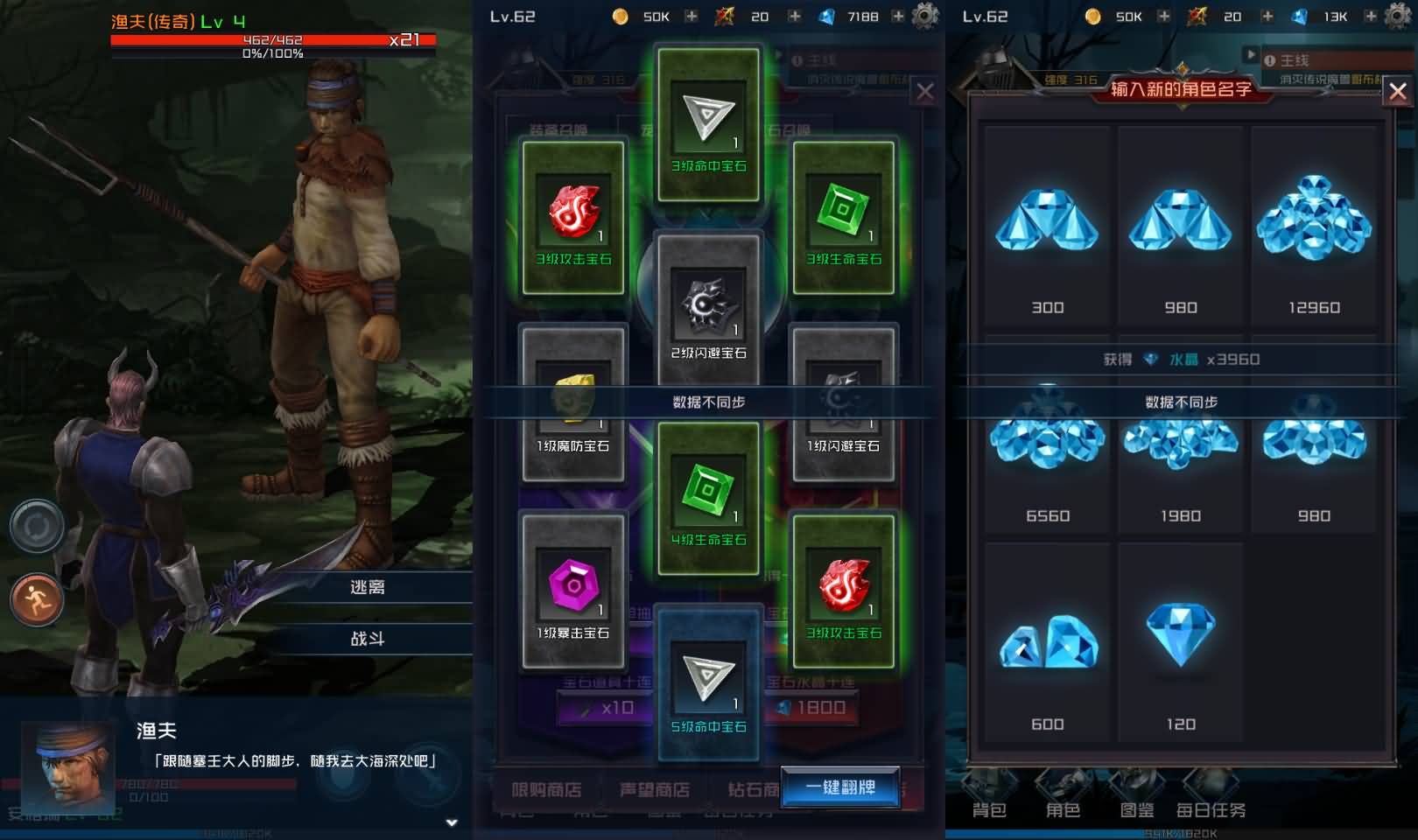Click the 一键翻牌 flip-all button
The width and height of the screenshot is (1418, 840).
(x=840, y=787)
